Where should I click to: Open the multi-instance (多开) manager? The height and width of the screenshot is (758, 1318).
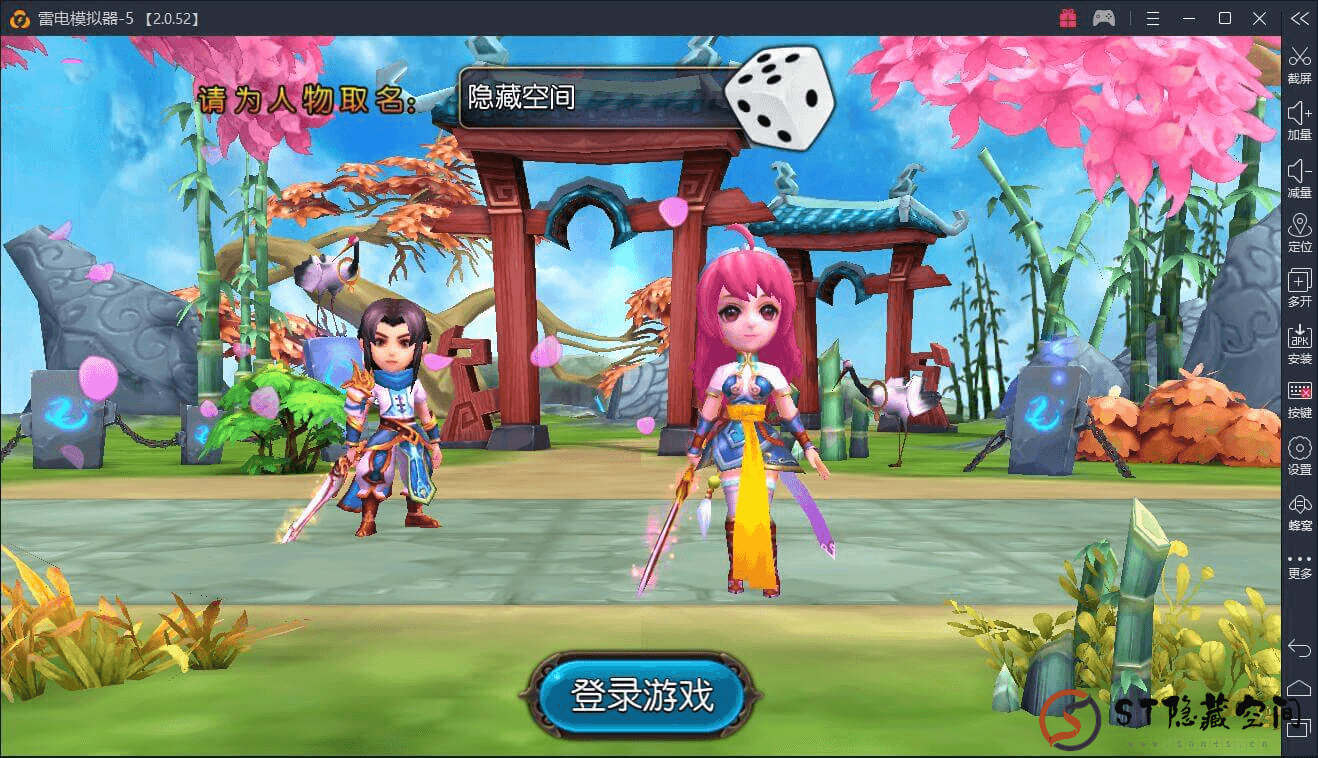[1299, 289]
